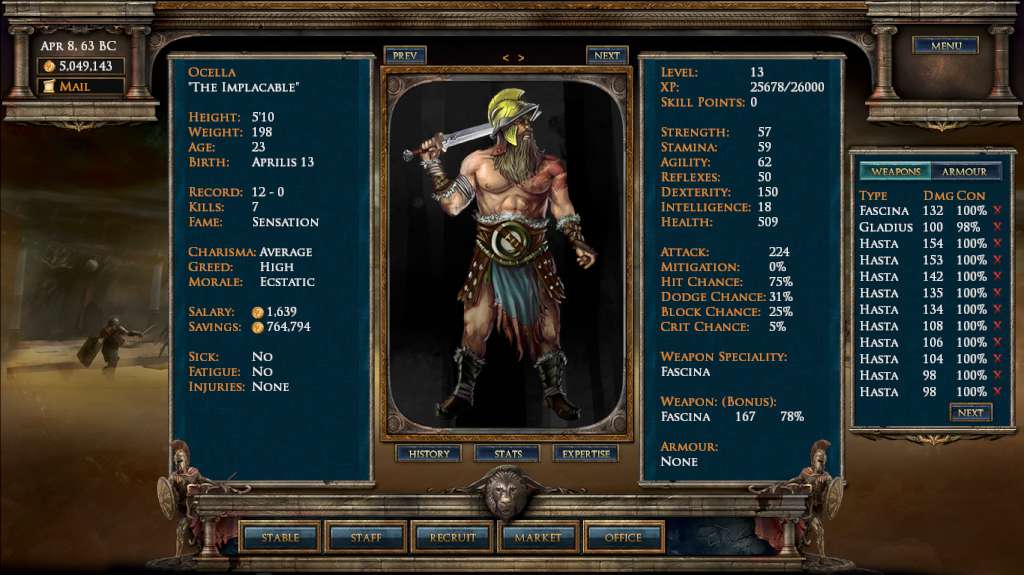Show the Stats page
Viewport: 1024px width, 575px height.
tap(508, 454)
